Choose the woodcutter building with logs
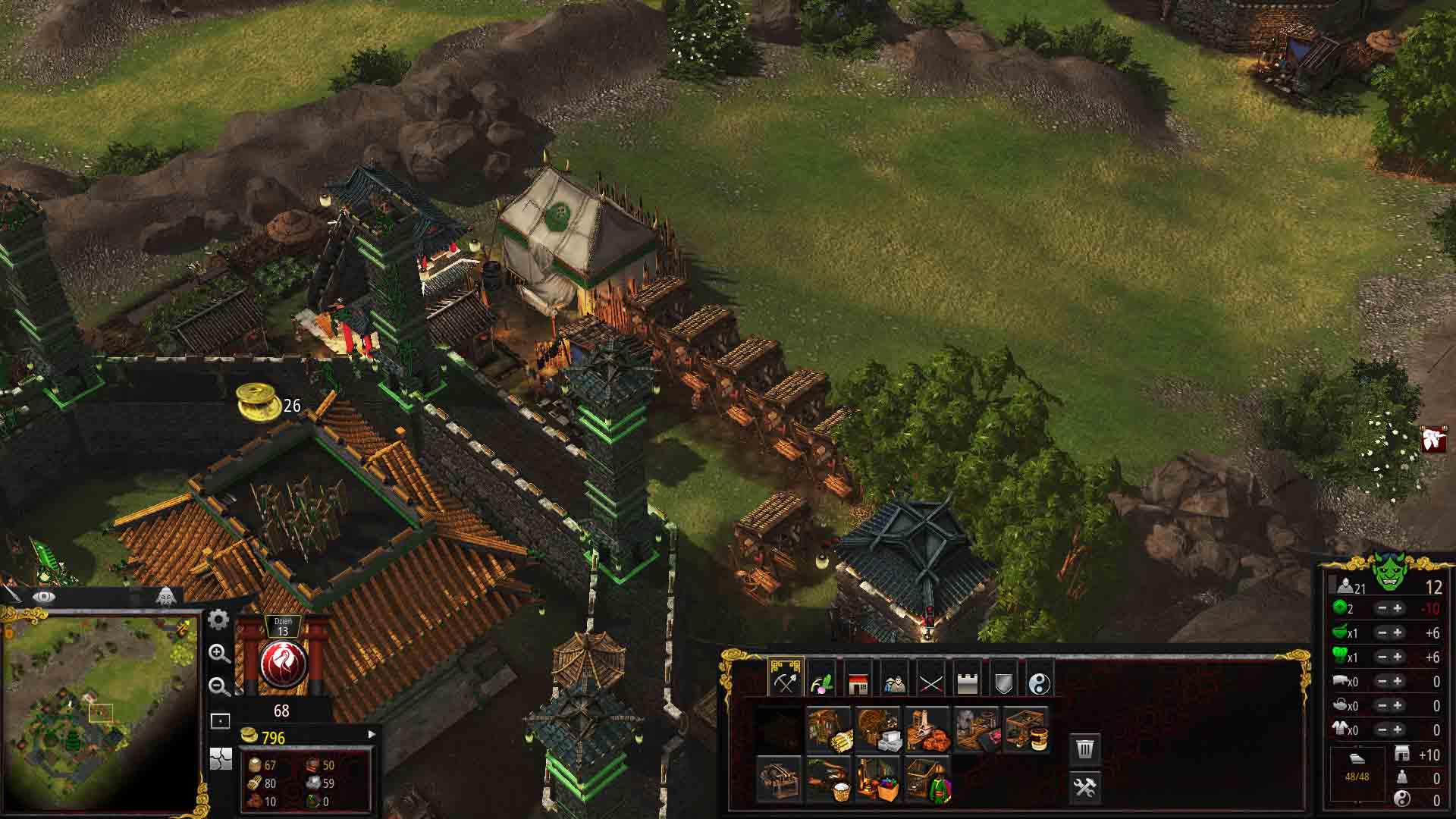 point(828,730)
